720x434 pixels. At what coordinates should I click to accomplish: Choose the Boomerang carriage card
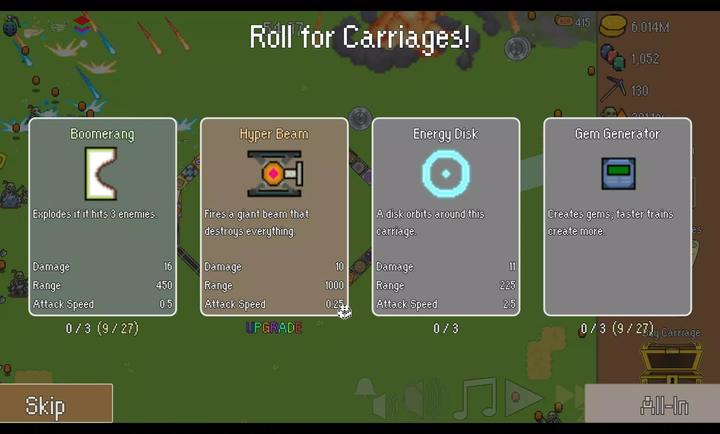[102, 216]
